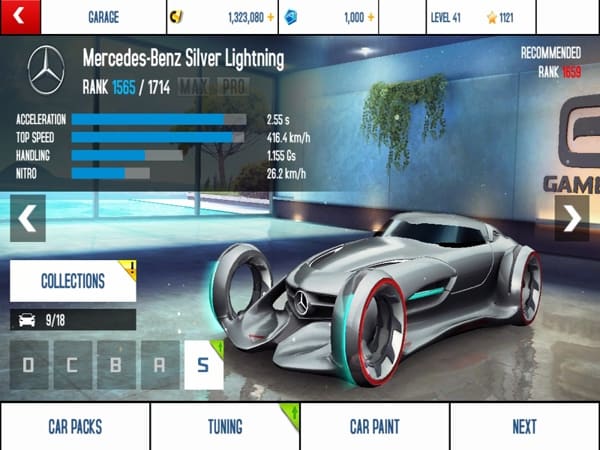Open the Collections panel
The height and width of the screenshot is (450, 600).
point(73,281)
